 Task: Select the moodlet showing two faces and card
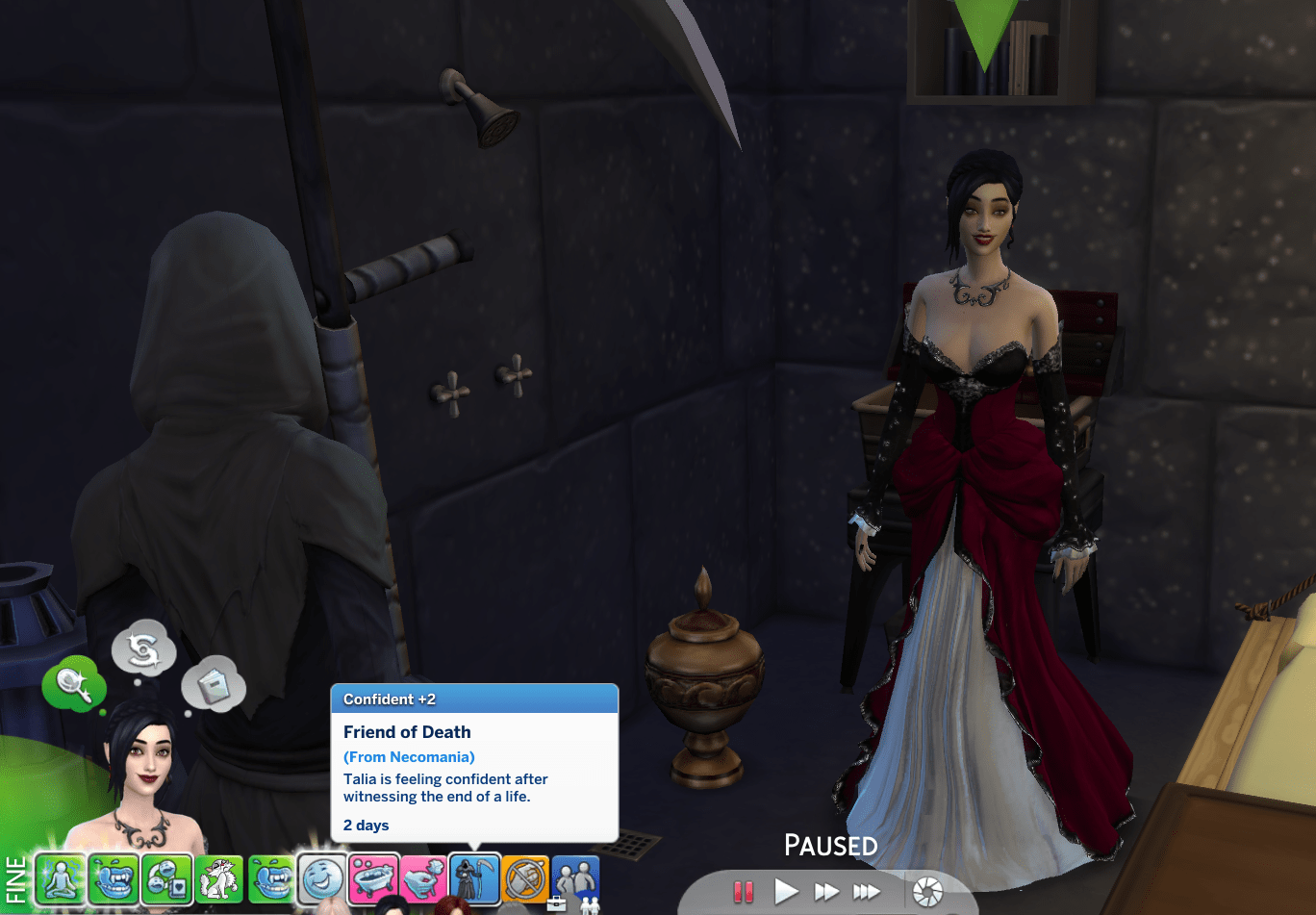pos(165,879)
